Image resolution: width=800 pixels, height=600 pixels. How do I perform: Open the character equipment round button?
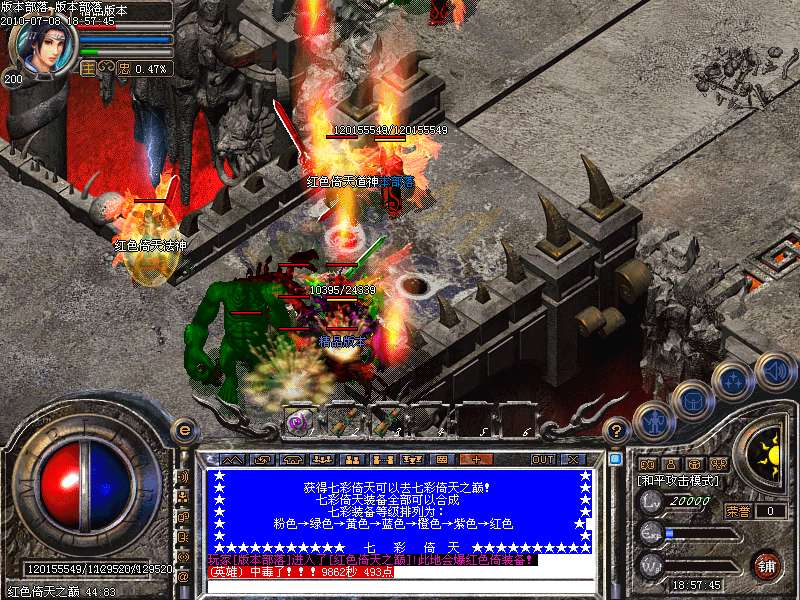pos(655,422)
